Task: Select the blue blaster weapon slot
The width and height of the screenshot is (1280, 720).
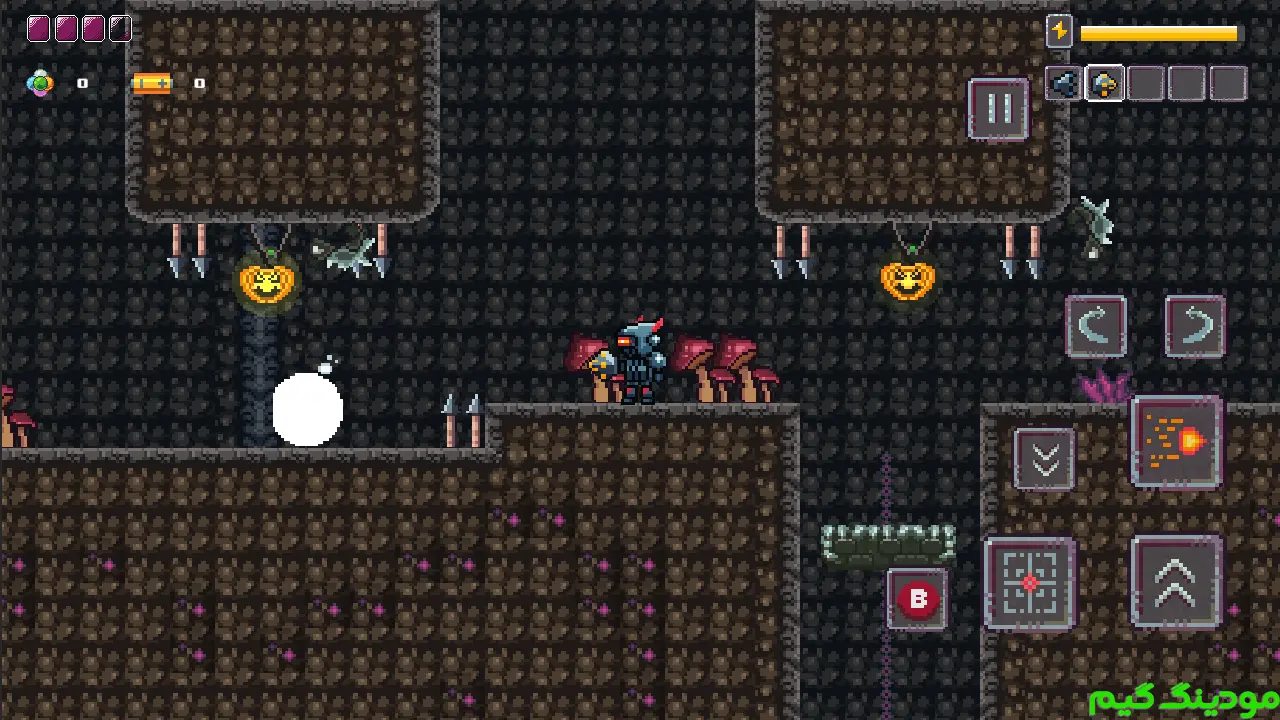Action: pyautogui.click(x=1064, y=84)
